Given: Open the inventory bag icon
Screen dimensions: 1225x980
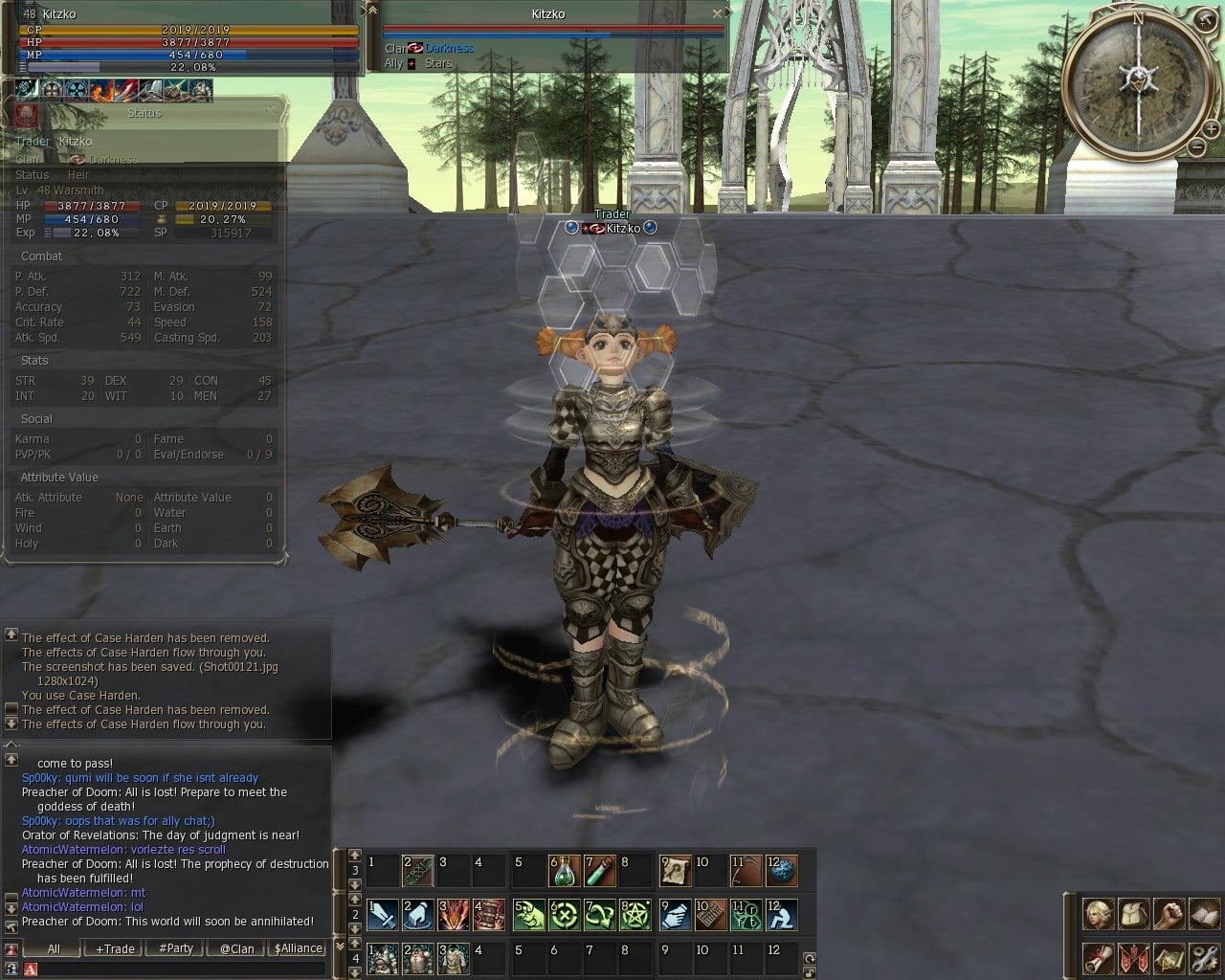Looking at the screenshot, I should 1132,913.
